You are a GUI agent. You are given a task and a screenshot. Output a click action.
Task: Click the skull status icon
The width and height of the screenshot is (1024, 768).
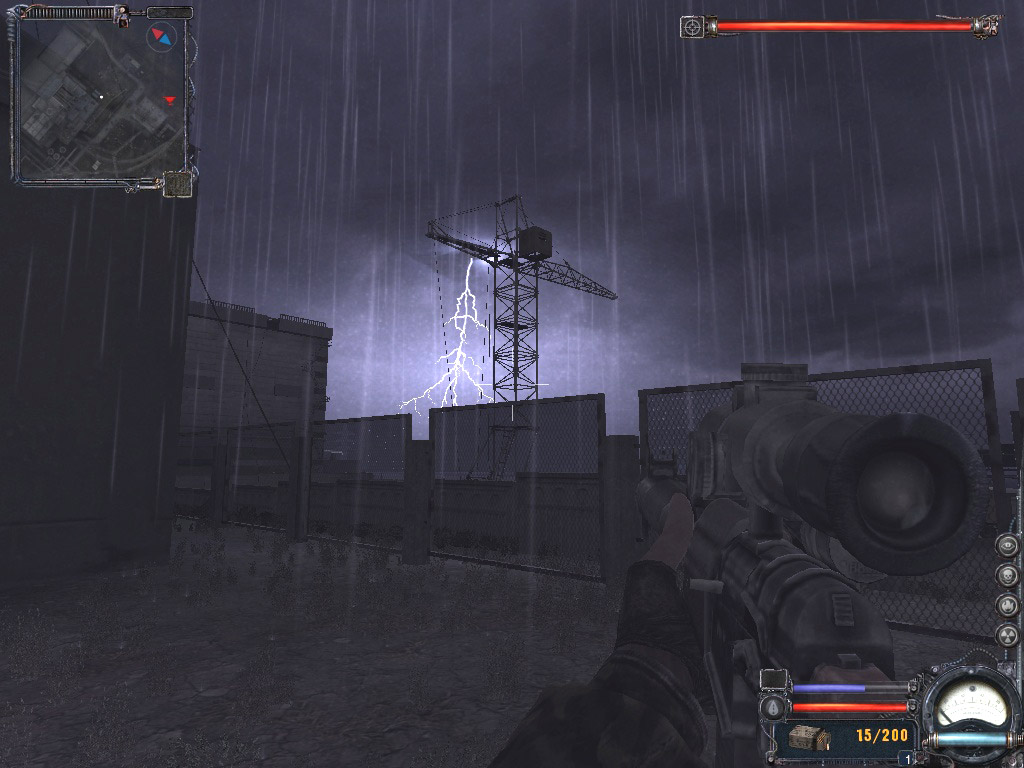pyautogui.click(x=1008, y=576)
